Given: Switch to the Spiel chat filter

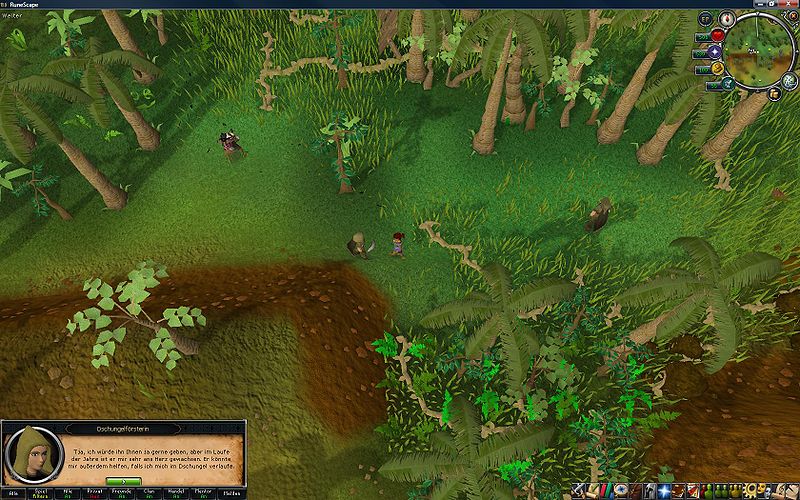Looking at the screenshot, I should click(x=42, y=493).
